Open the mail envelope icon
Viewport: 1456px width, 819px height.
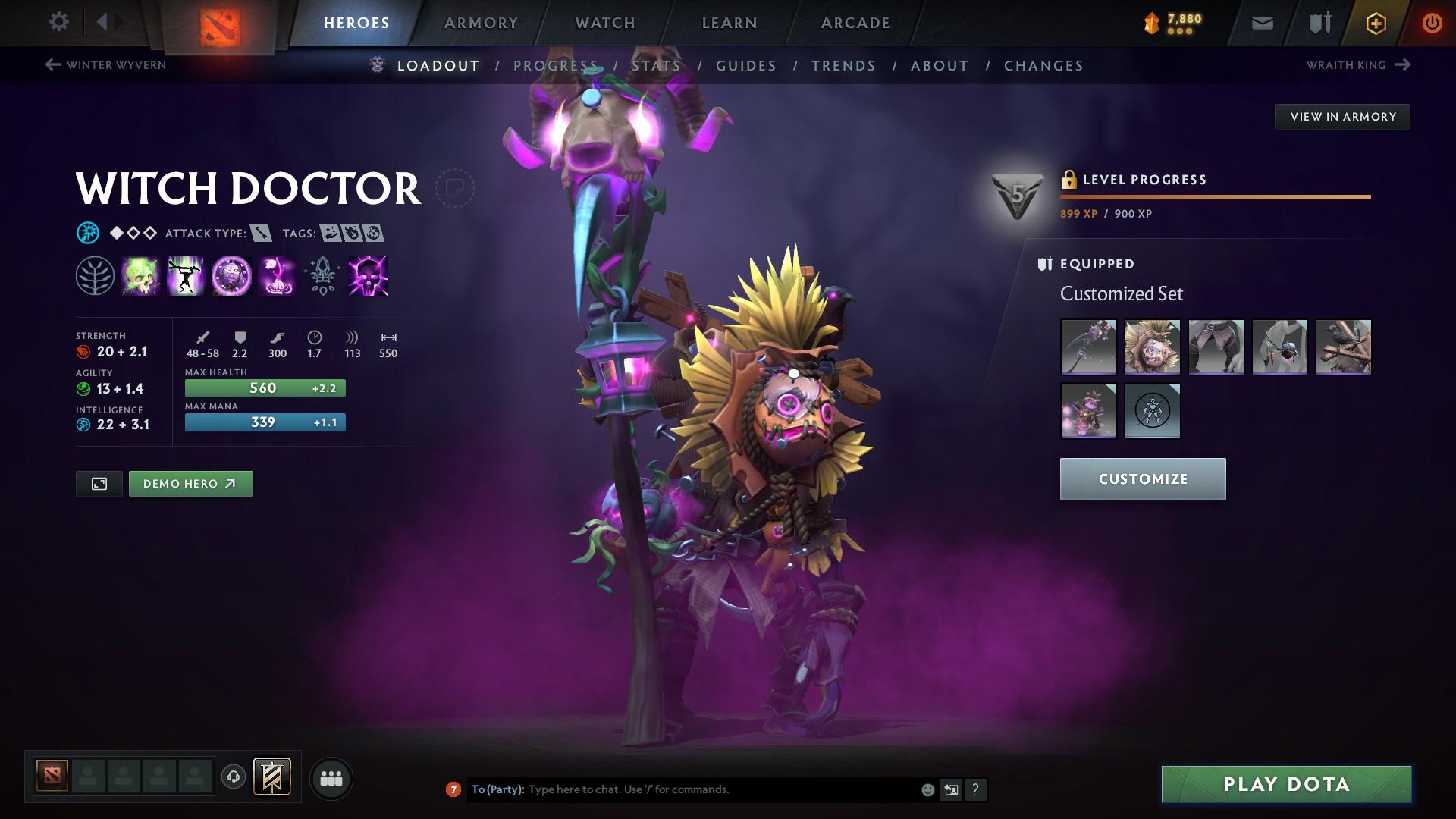pos(1262,24)
